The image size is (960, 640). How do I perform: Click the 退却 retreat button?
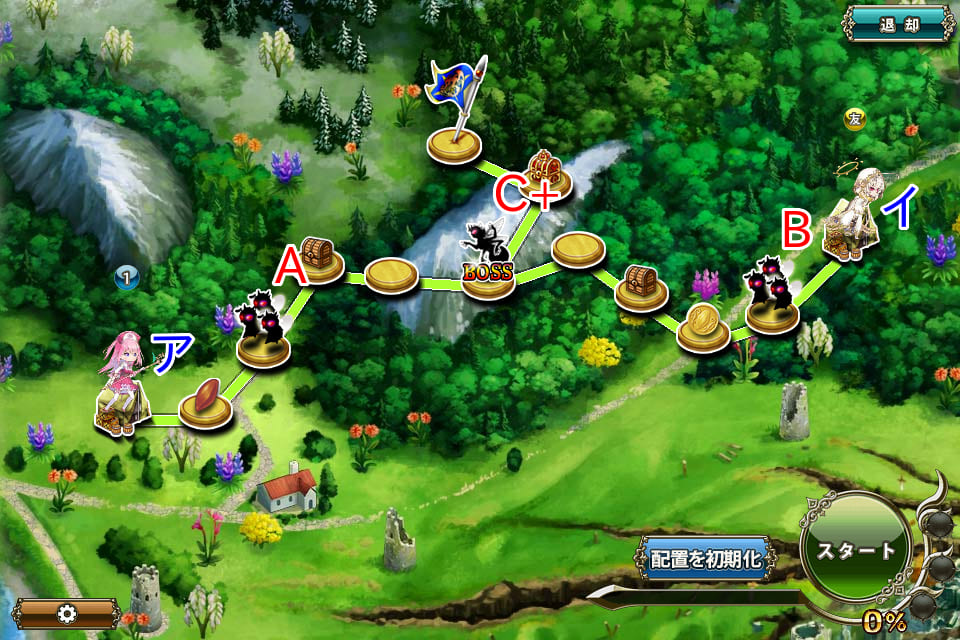(899, 24)
